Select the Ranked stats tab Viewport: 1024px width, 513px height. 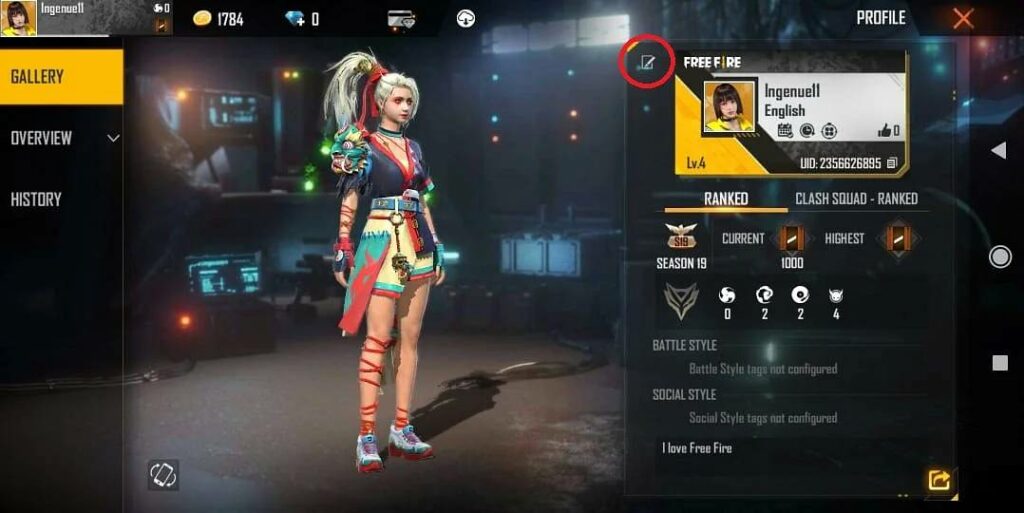726,198
